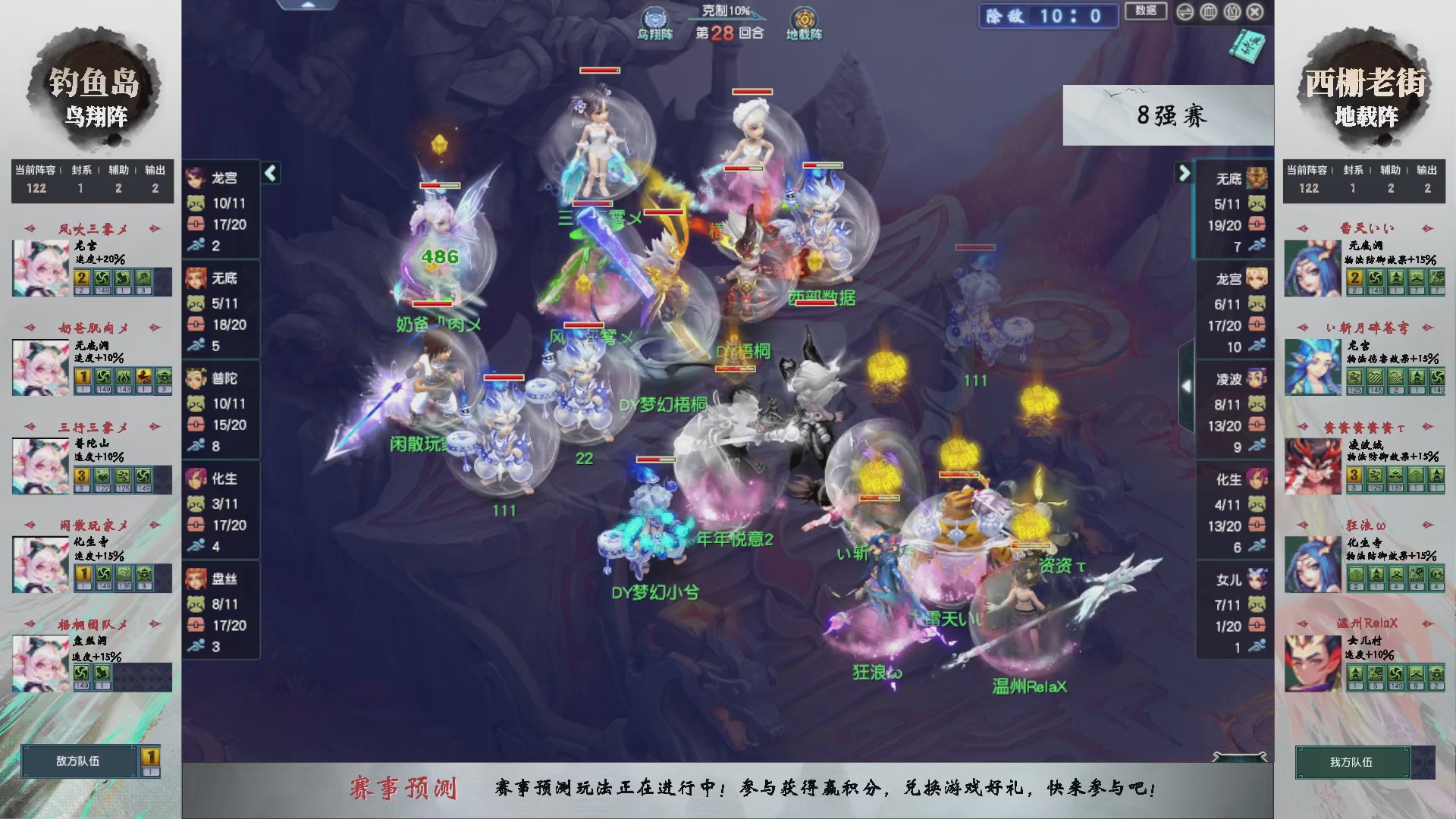The width and height of the screenshot is (1456, 819).
Task: Select the 盘丝 faction icon in left roster
Action: click(x=196, y=580)
